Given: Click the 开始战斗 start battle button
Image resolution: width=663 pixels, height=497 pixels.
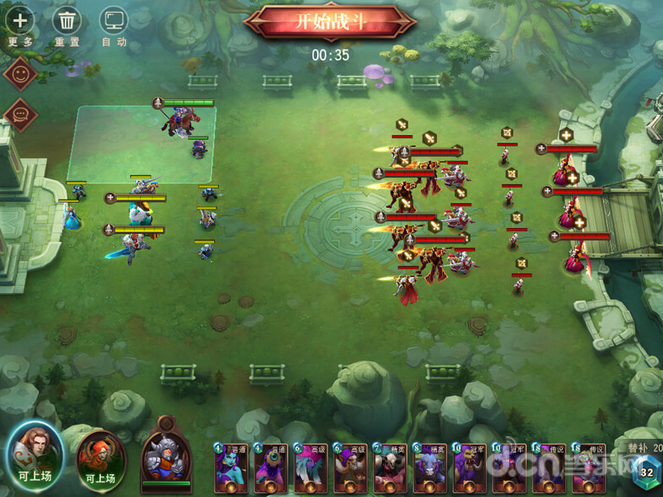Looking at the screenshot, I should 329,22.
